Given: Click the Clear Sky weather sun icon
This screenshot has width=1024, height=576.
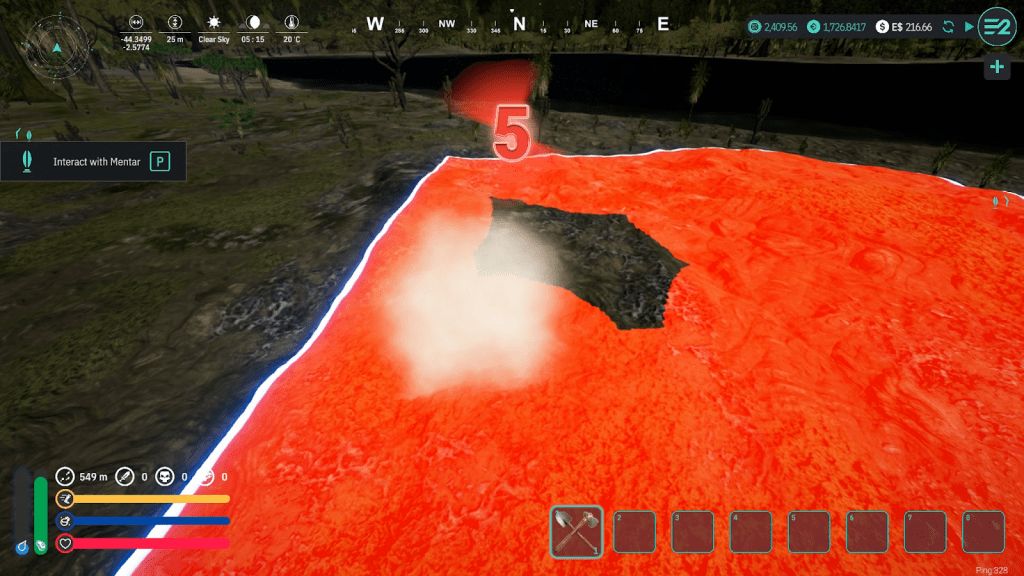Looking at the screenshot, I should pos(213,22).
